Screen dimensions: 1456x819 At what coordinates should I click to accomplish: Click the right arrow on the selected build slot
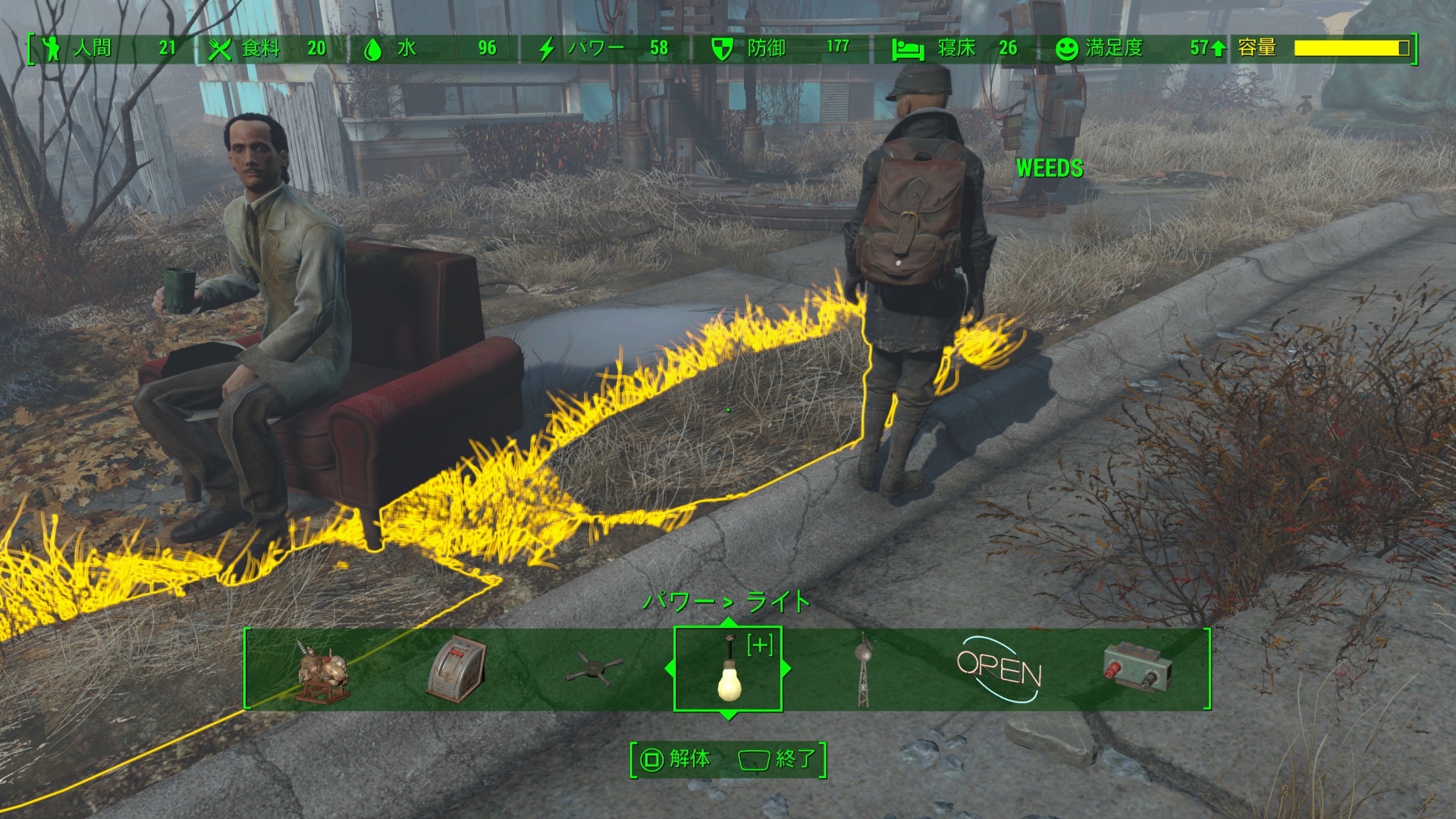tap(786, 669)
